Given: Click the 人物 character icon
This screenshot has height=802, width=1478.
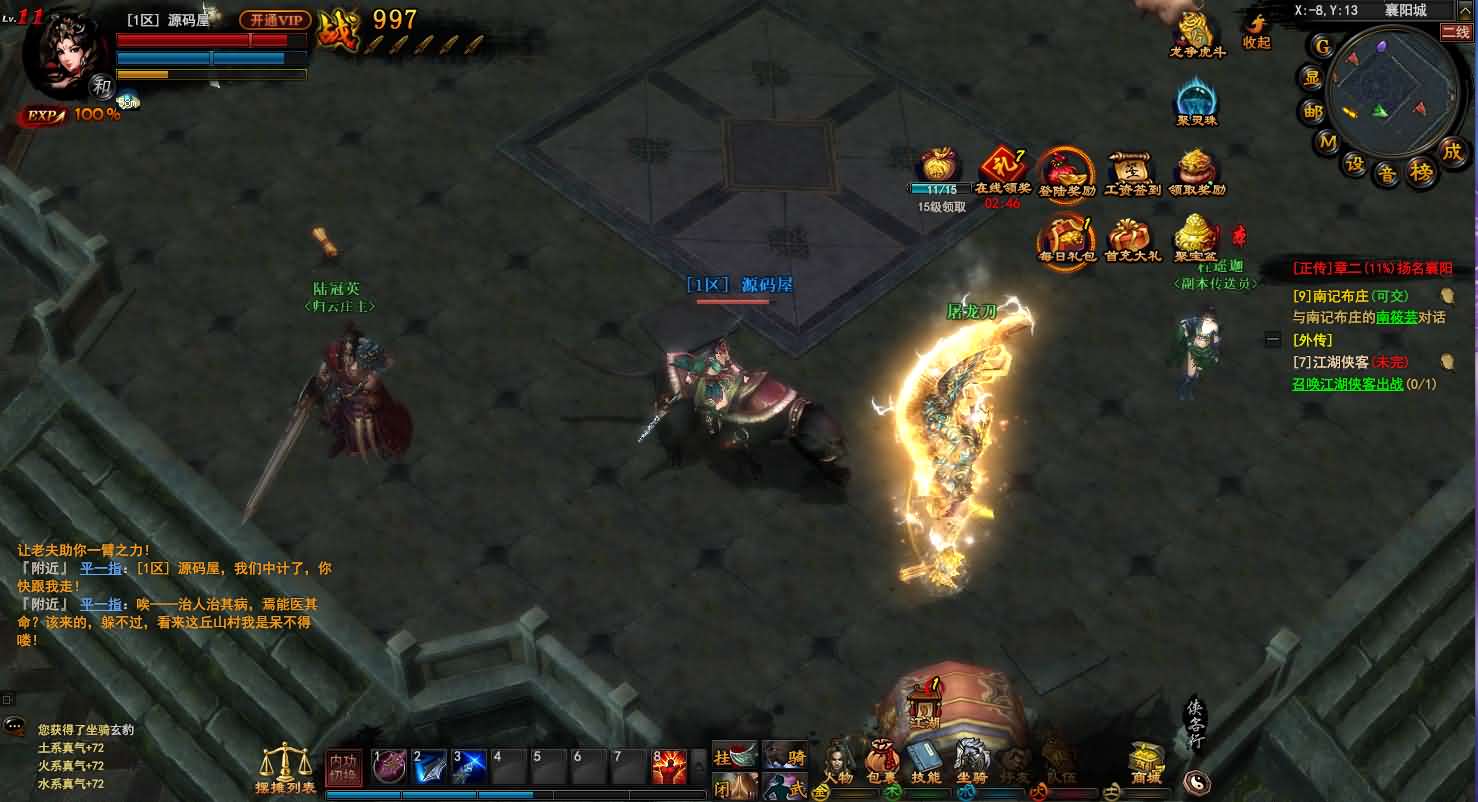Looking at the screenshot, I should click(838, 761).
